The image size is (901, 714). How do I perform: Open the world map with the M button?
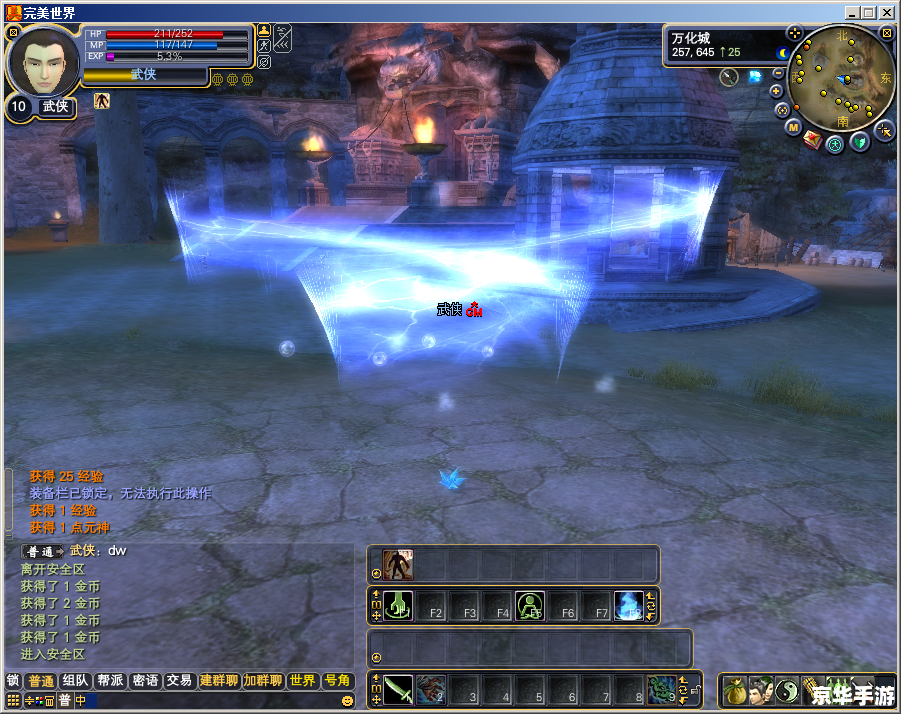(793, 128)
